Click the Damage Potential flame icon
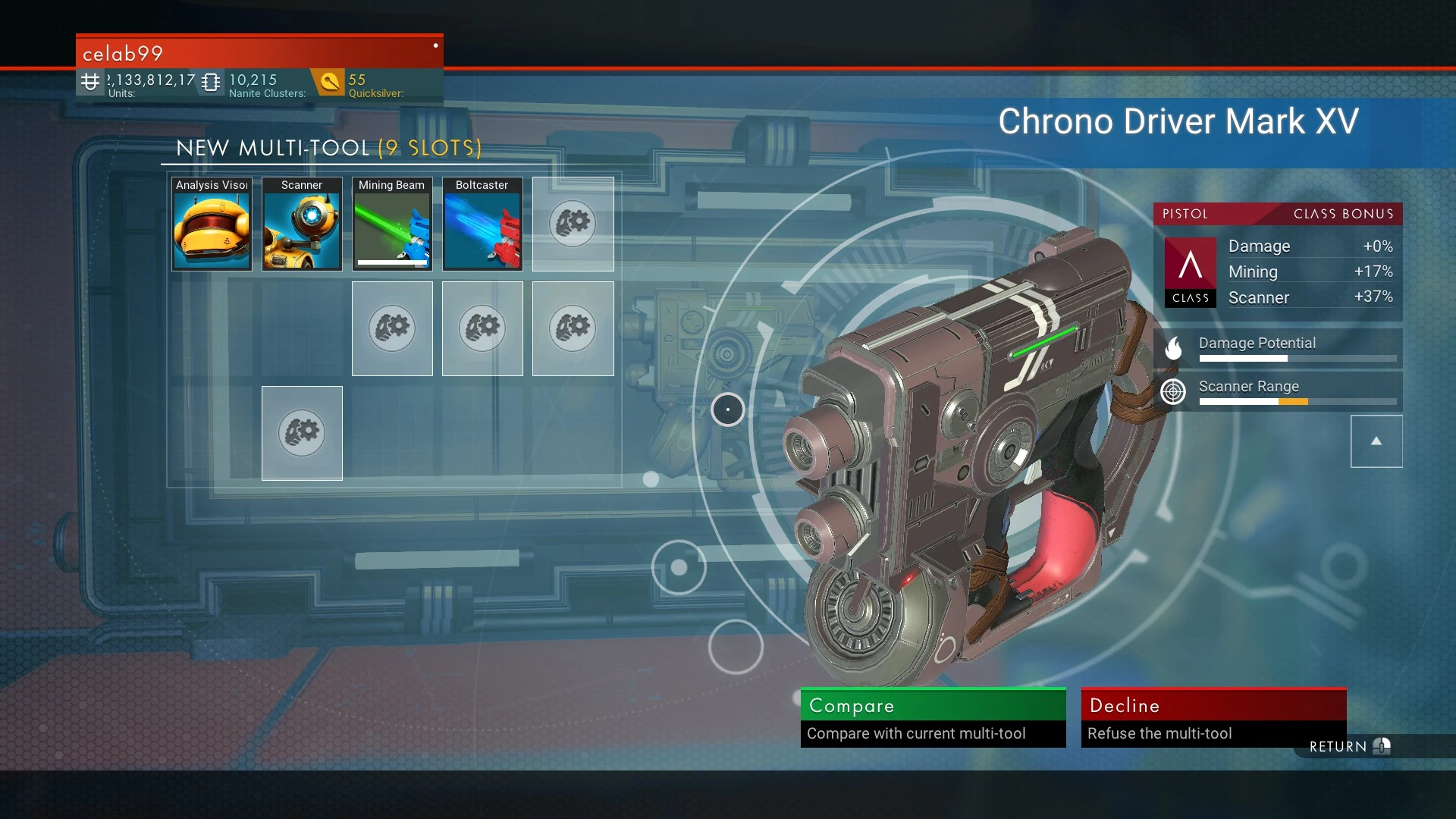1456x819 pixels. point(1174,348)
